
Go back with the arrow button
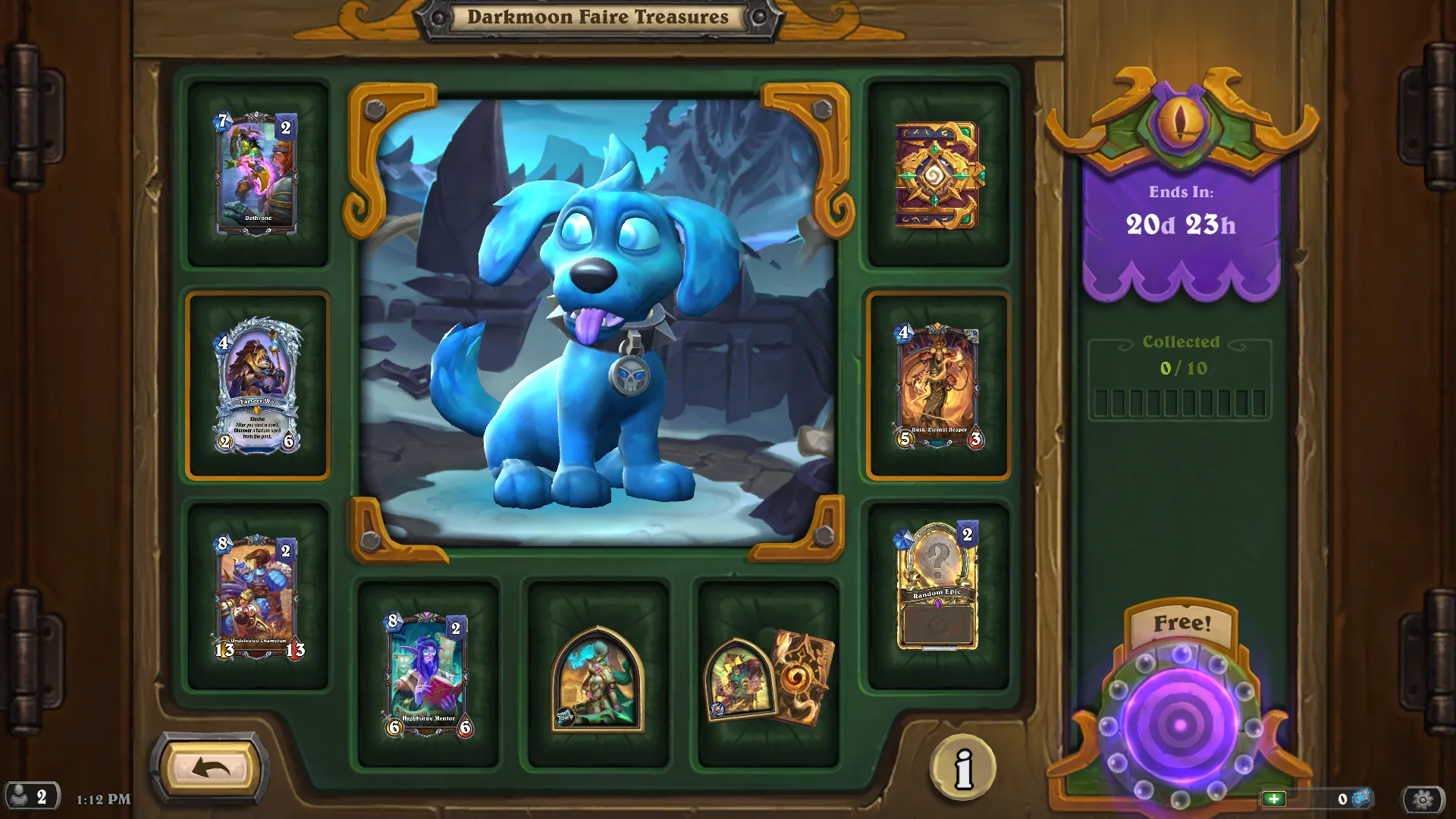(x=210, y=769)
